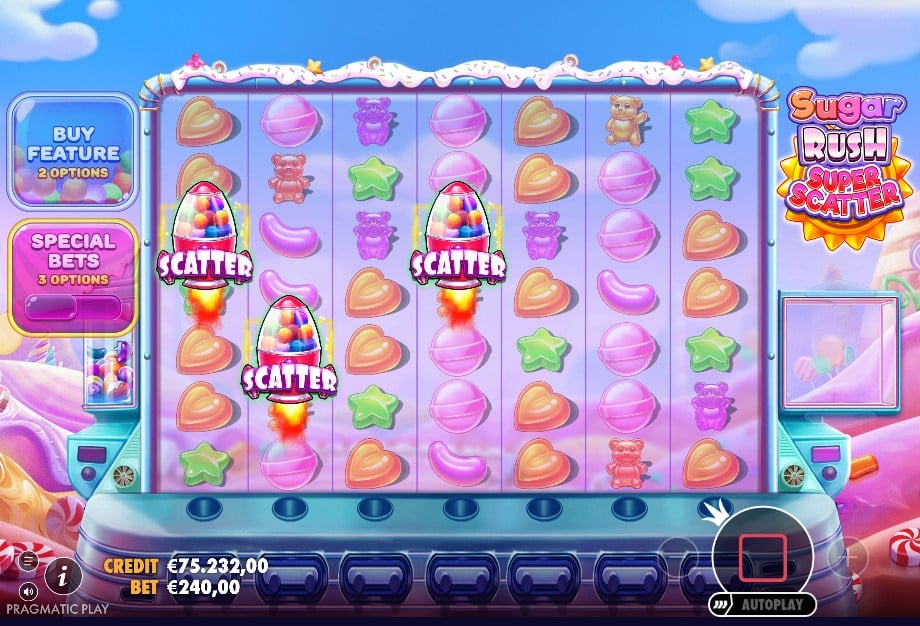Image resolution: width=920 pixels, height=626 pixels.
Task: Decrease the bet with the minus button
Action: click(x=678, y=554)
